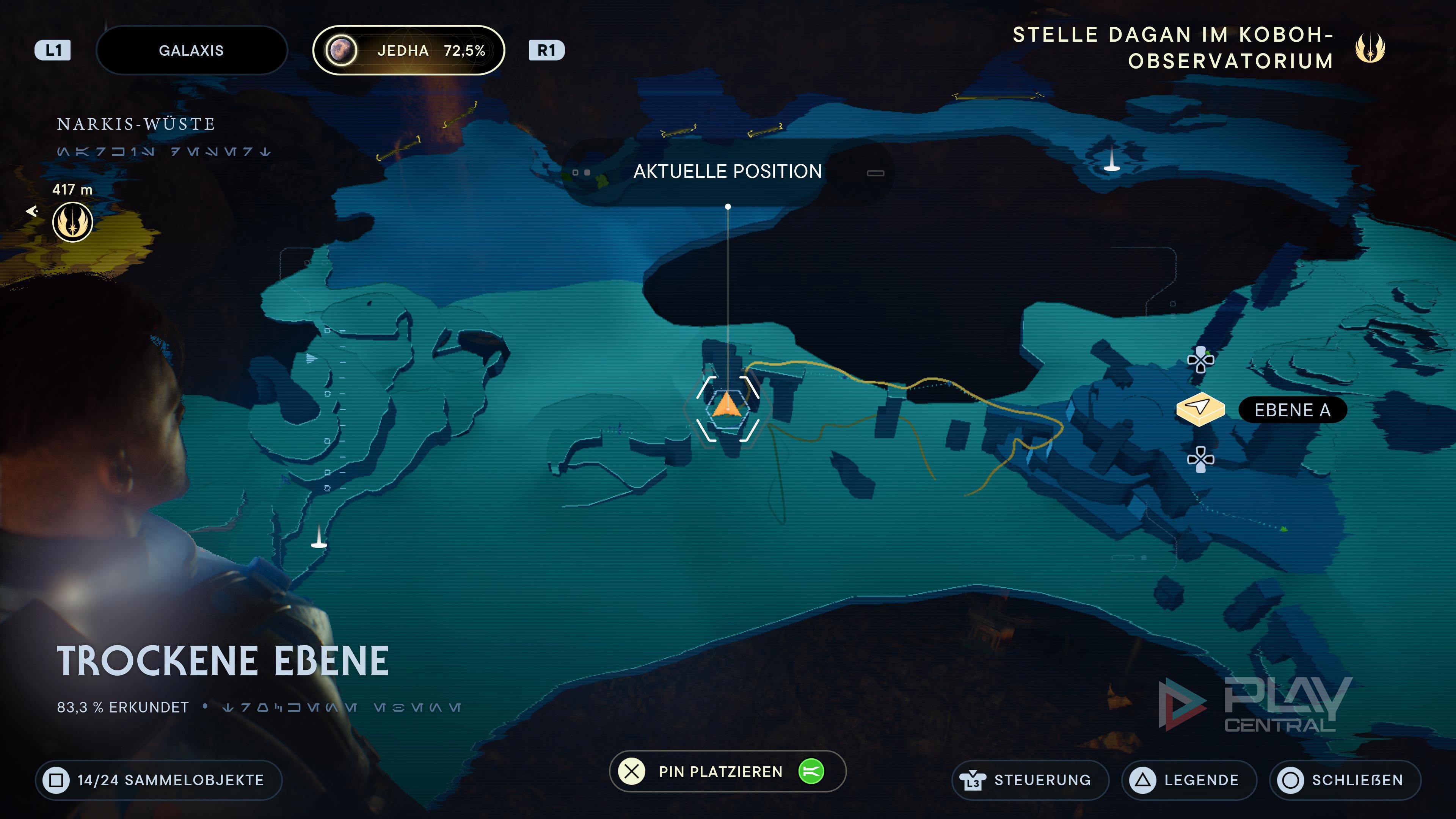Show the map Legende
1456x819 pixels.
1189,780
